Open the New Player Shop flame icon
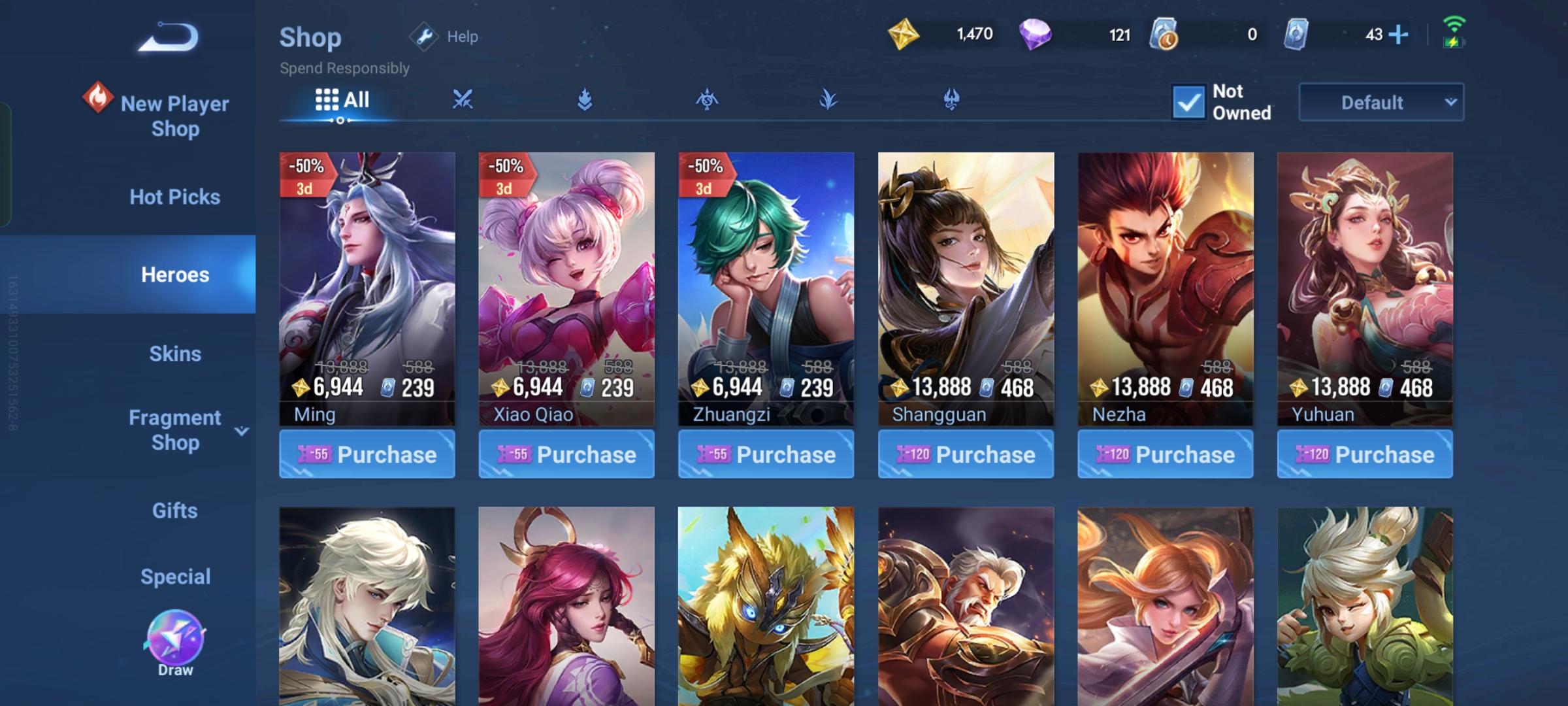 (99, 98)
